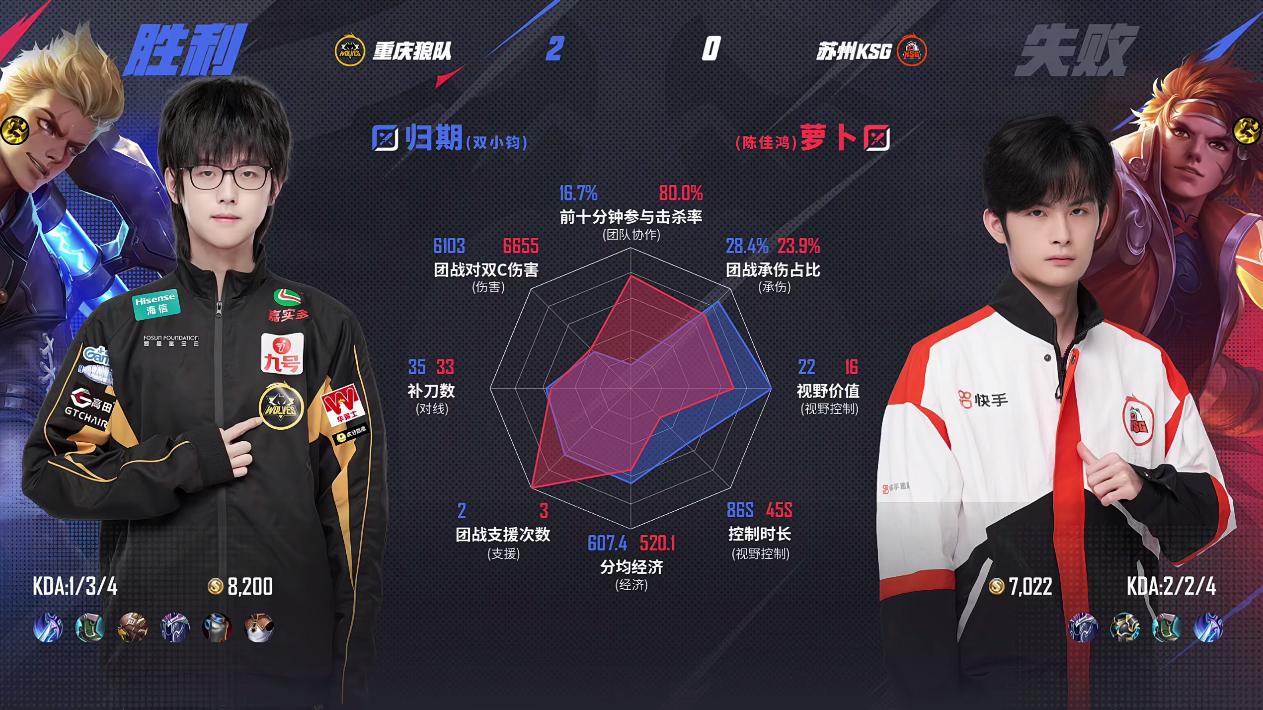This screenshot has width=1263, height=710.
Task: Select 归期's green boots item icon
Action: (x=90, y=627)
